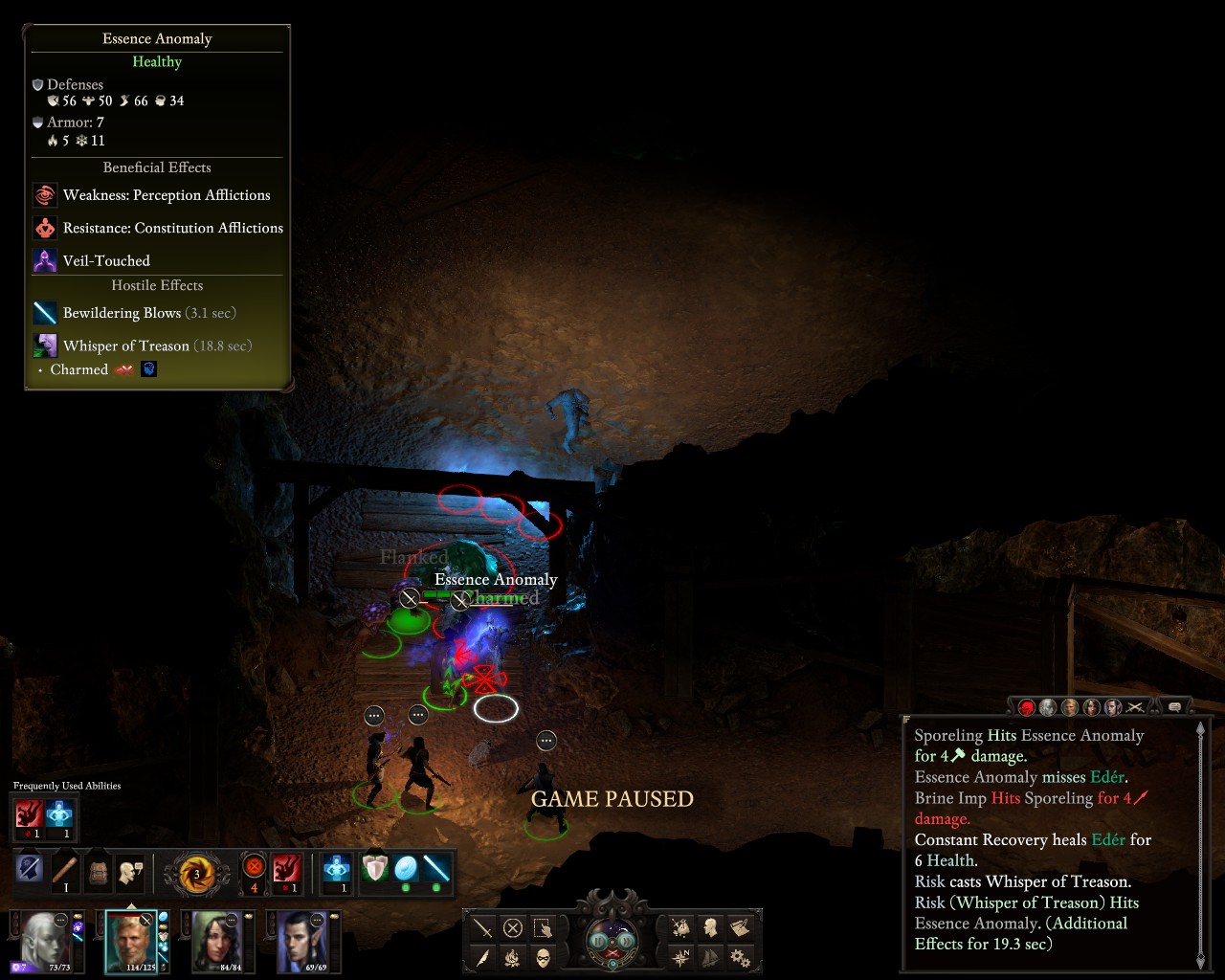
Task: Activate fast-forward speed on the orb
Action: coord(626,941)
